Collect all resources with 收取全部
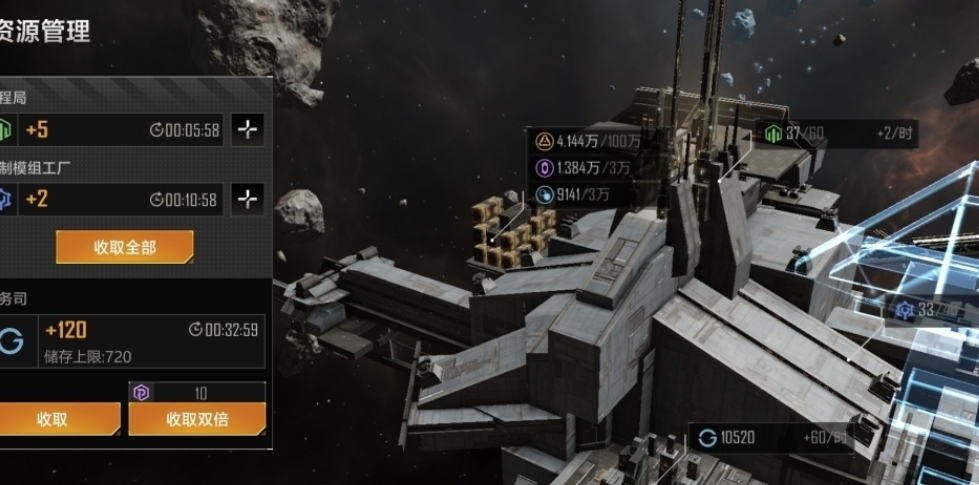 (x=125, y=247)
